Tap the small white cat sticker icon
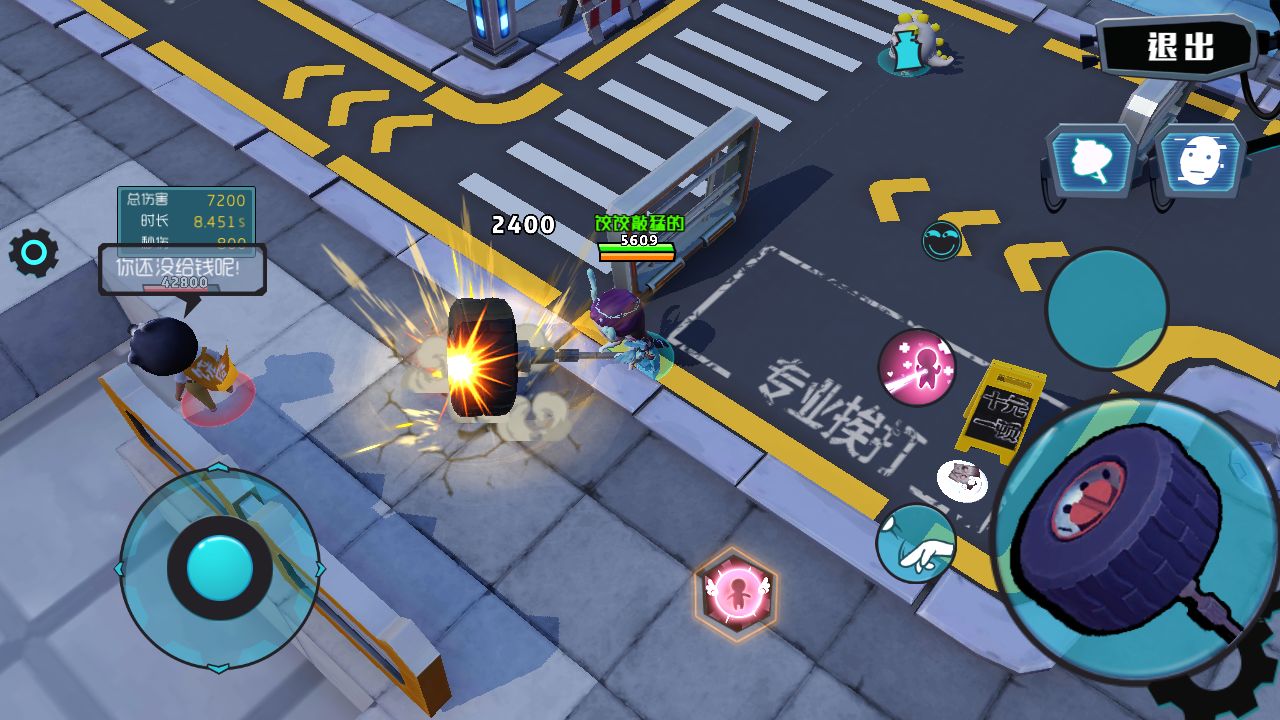The height and width of the screenshot is (720, 1280). (962, 480)
